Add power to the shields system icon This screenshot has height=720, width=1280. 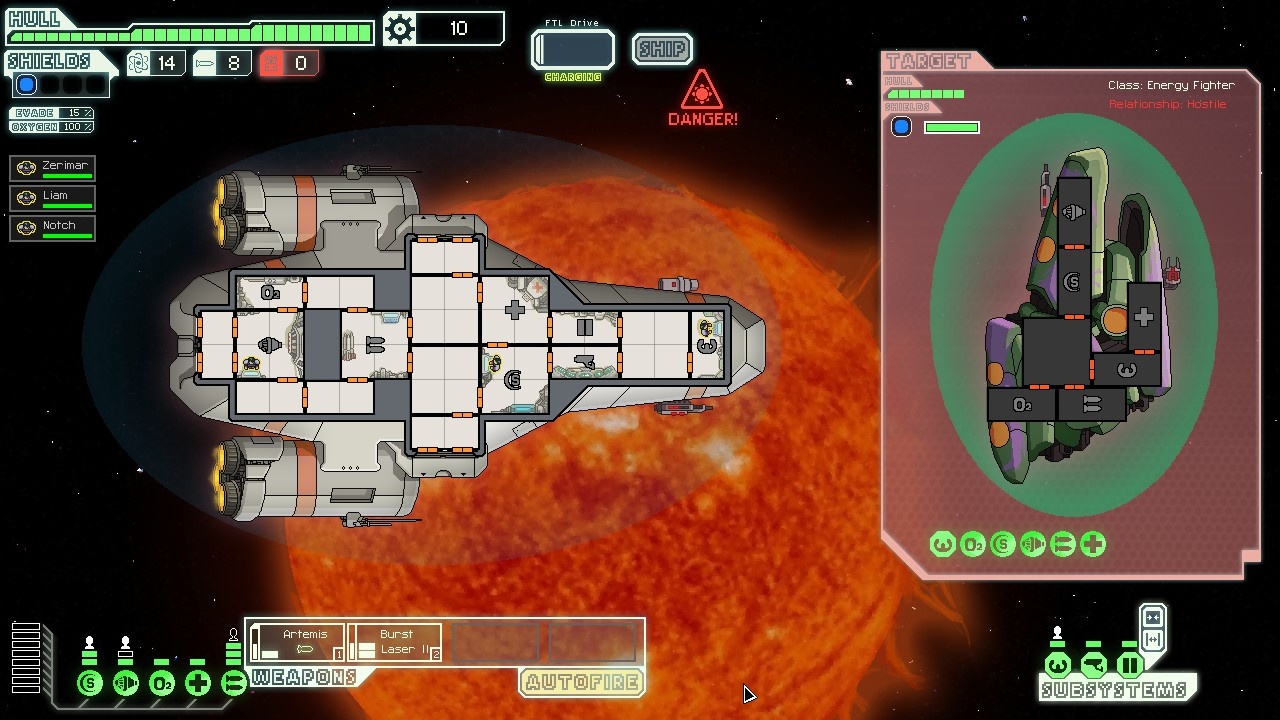pos(90,684)
